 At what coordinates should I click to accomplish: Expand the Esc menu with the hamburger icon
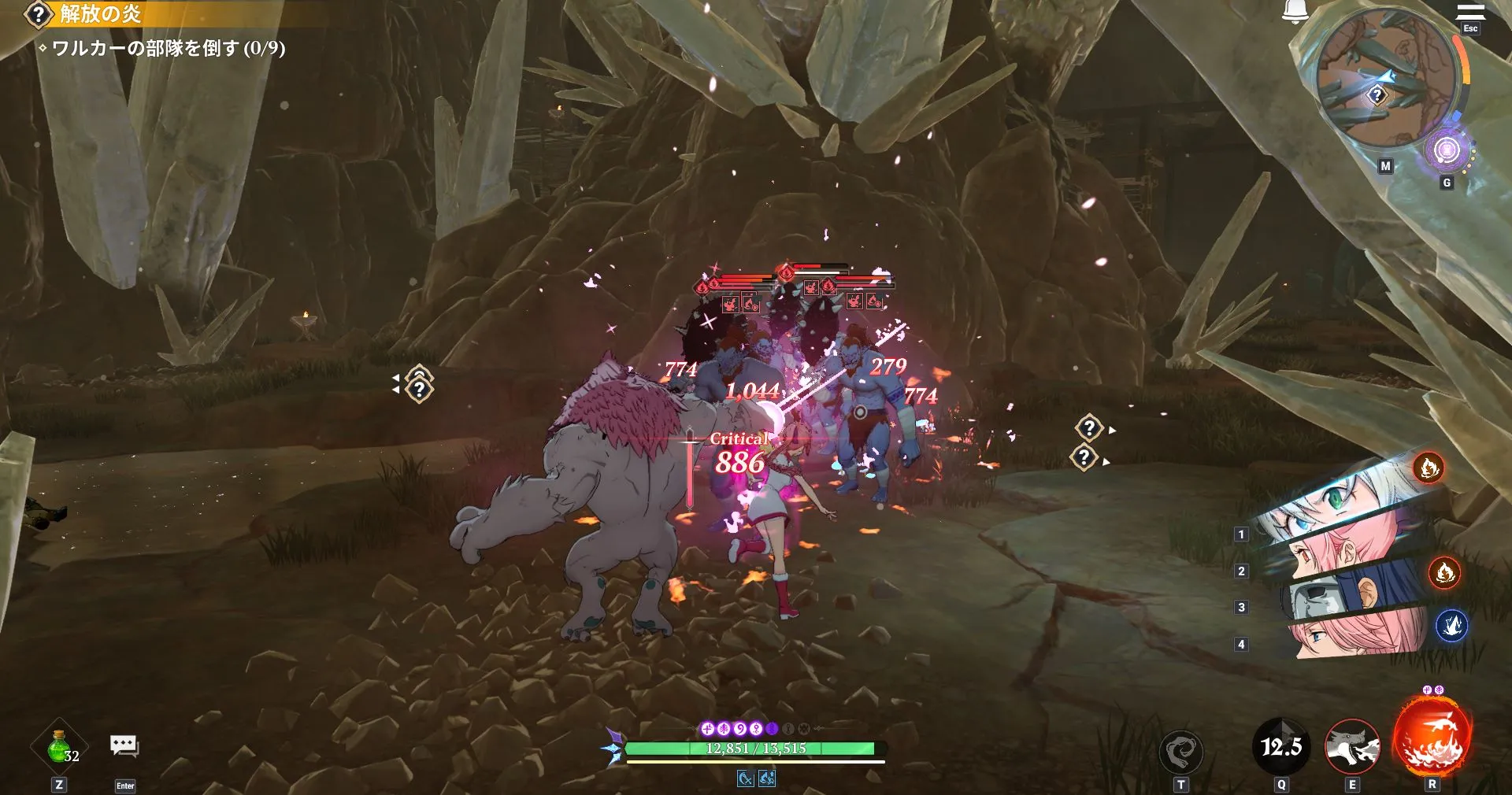pos(1470,11)
